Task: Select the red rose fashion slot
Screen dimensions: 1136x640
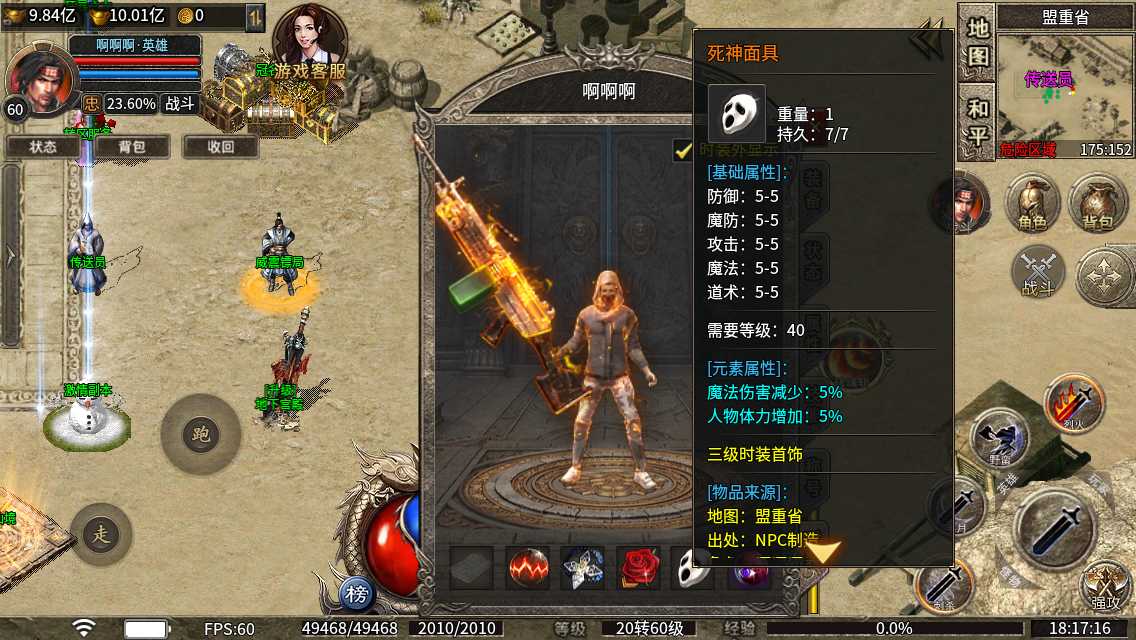Action: [639, 568]
